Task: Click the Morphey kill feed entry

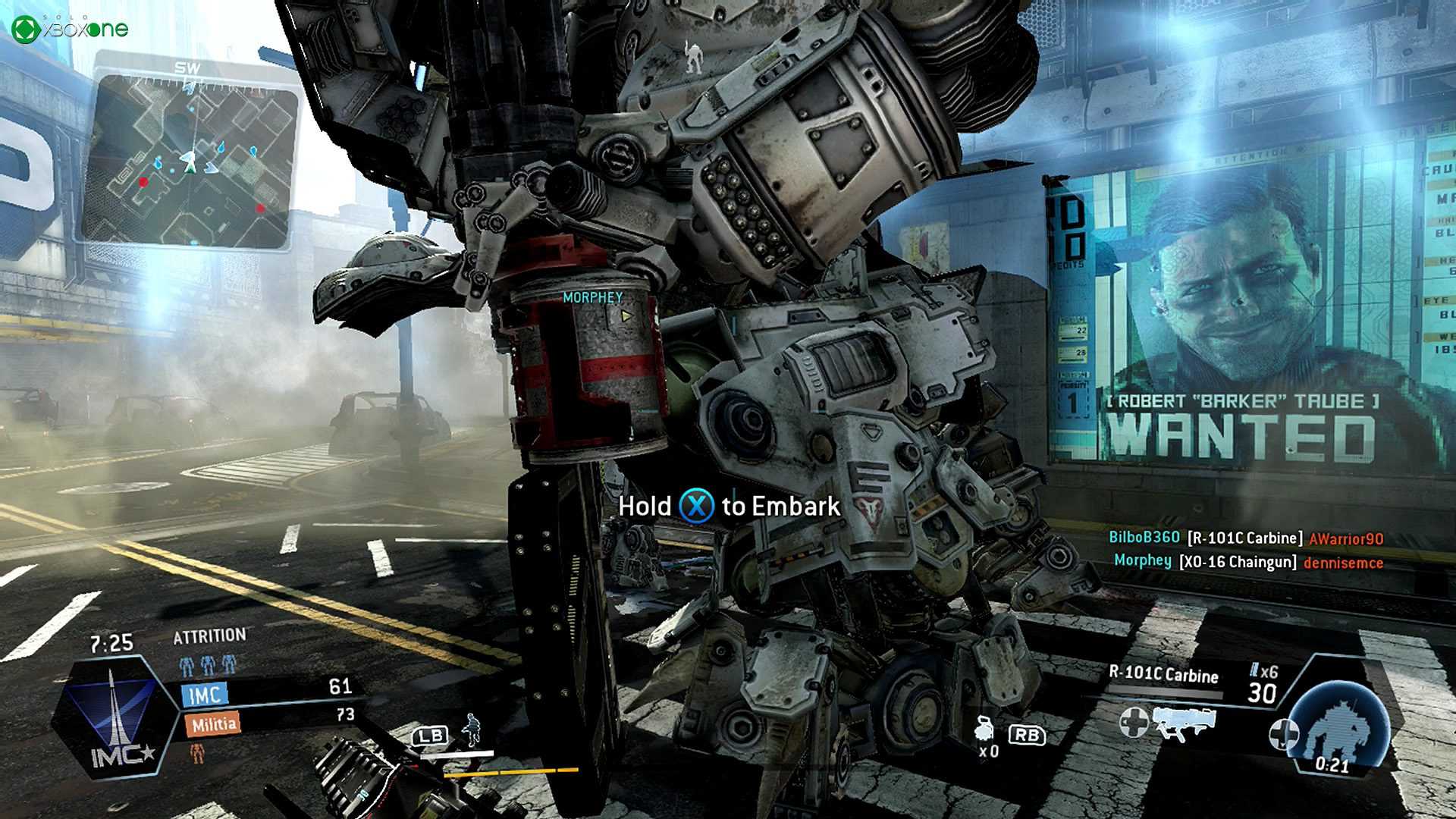Action: [x=1248, y=562]
